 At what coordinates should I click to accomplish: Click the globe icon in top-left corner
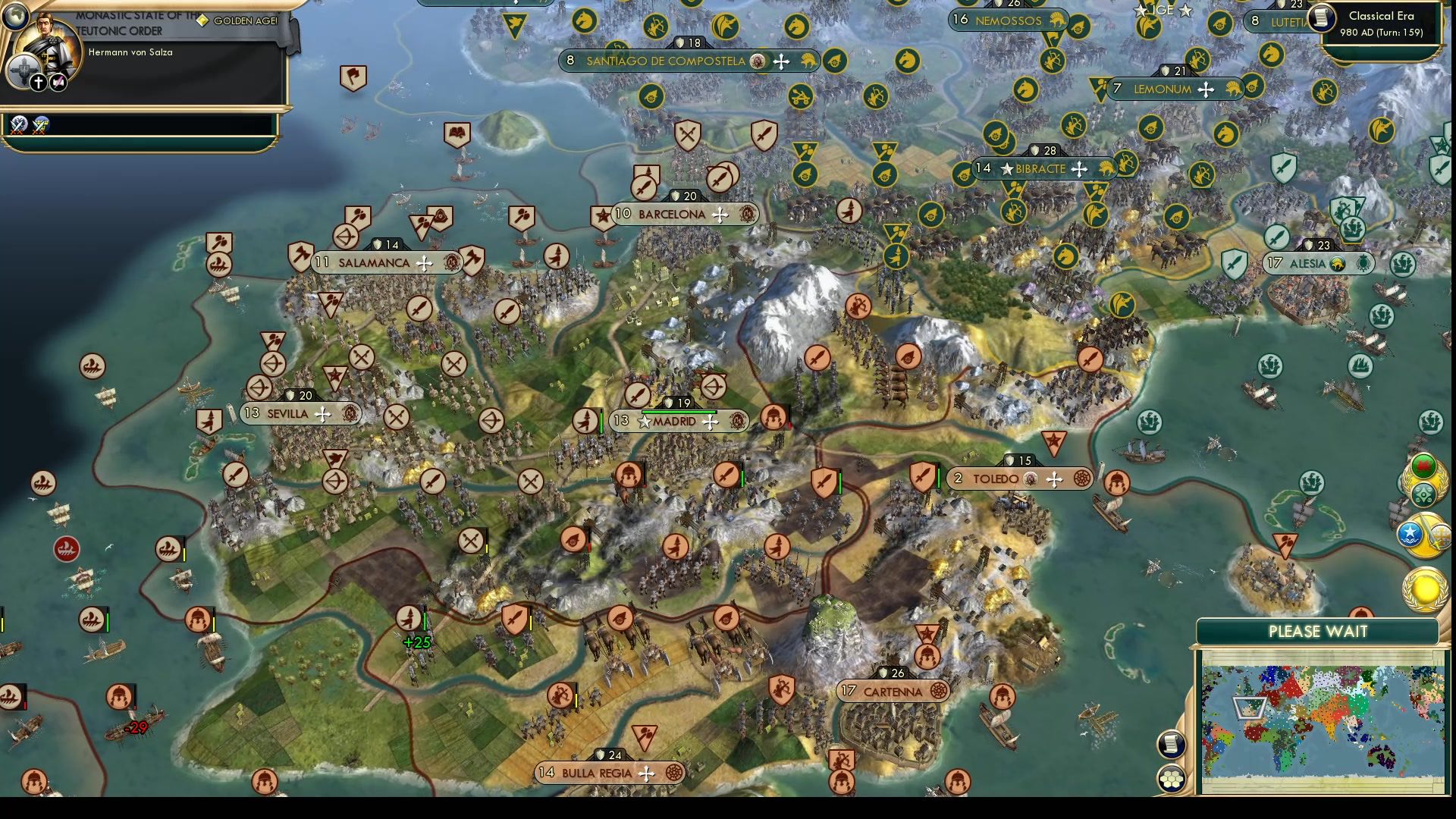point(16,16)
